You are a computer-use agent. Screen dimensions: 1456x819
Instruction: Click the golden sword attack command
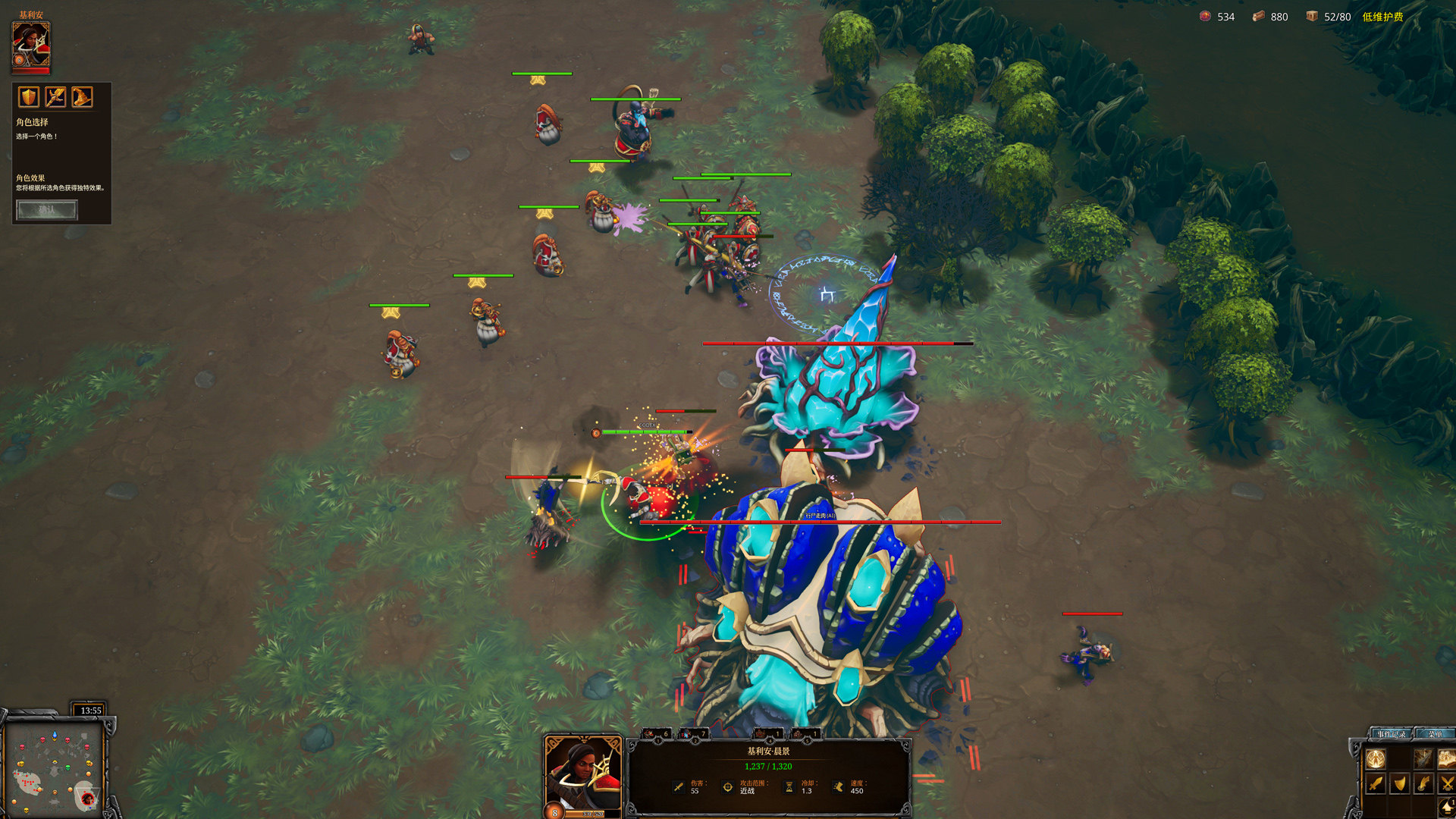point(1376,783)
